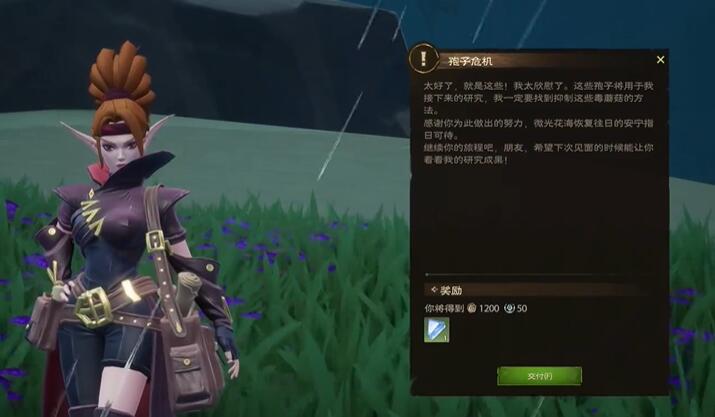
Task: Click the green 交付 turn-in button
Action: 539,376
